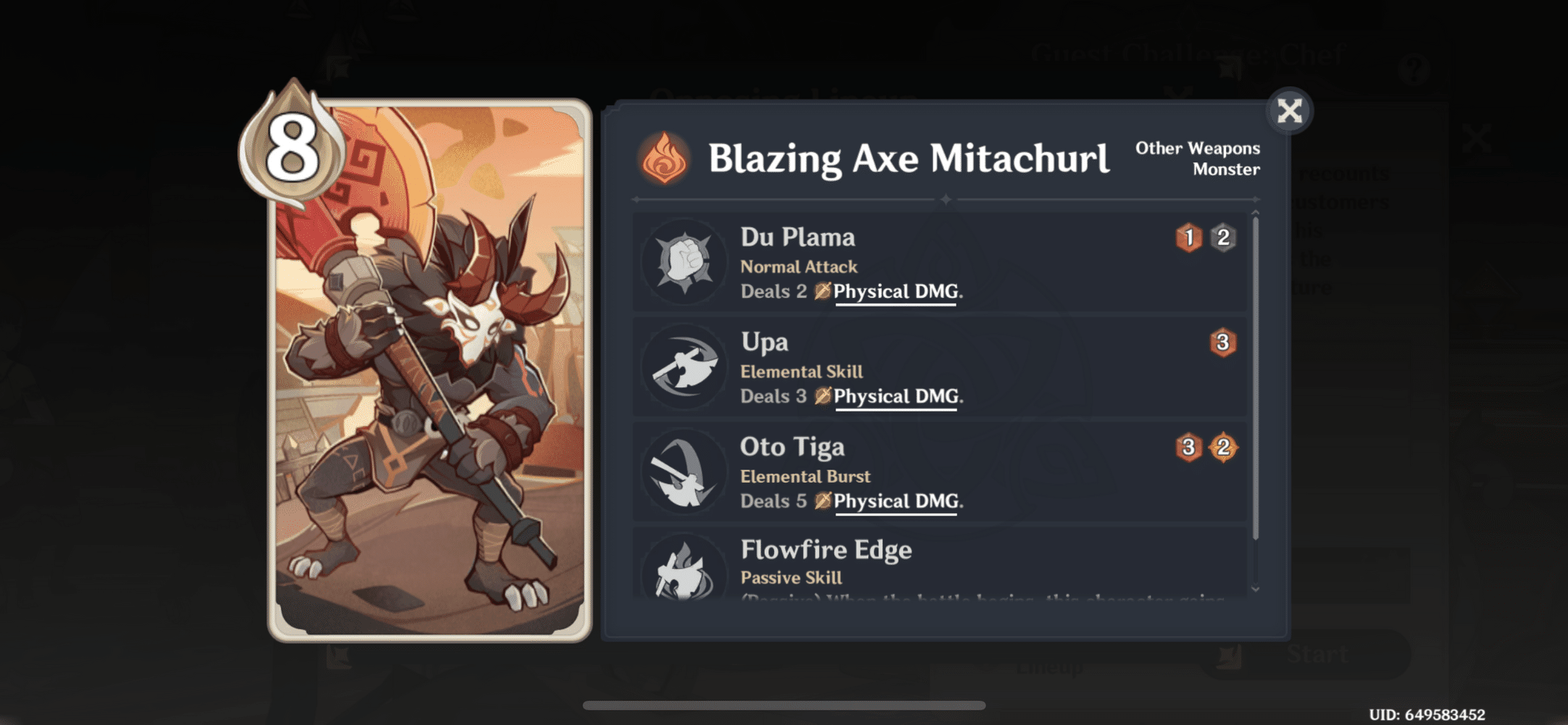Close the Blazing Axe Mitachurl detail panel
This screenshot has width=1568, height=725.
click(x=1289, y=110)
